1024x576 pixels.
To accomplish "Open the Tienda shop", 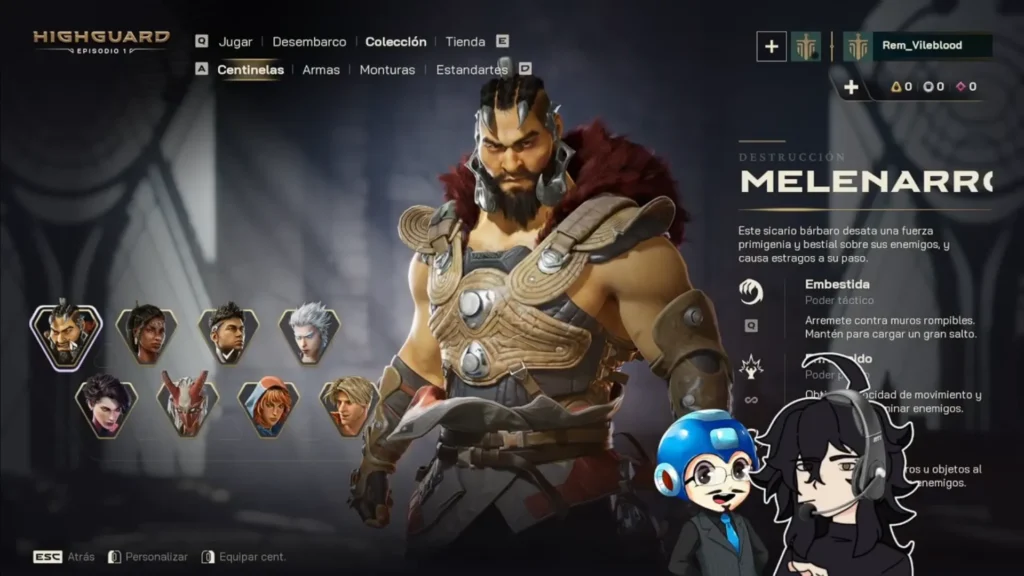I will (x=465, y=42).
